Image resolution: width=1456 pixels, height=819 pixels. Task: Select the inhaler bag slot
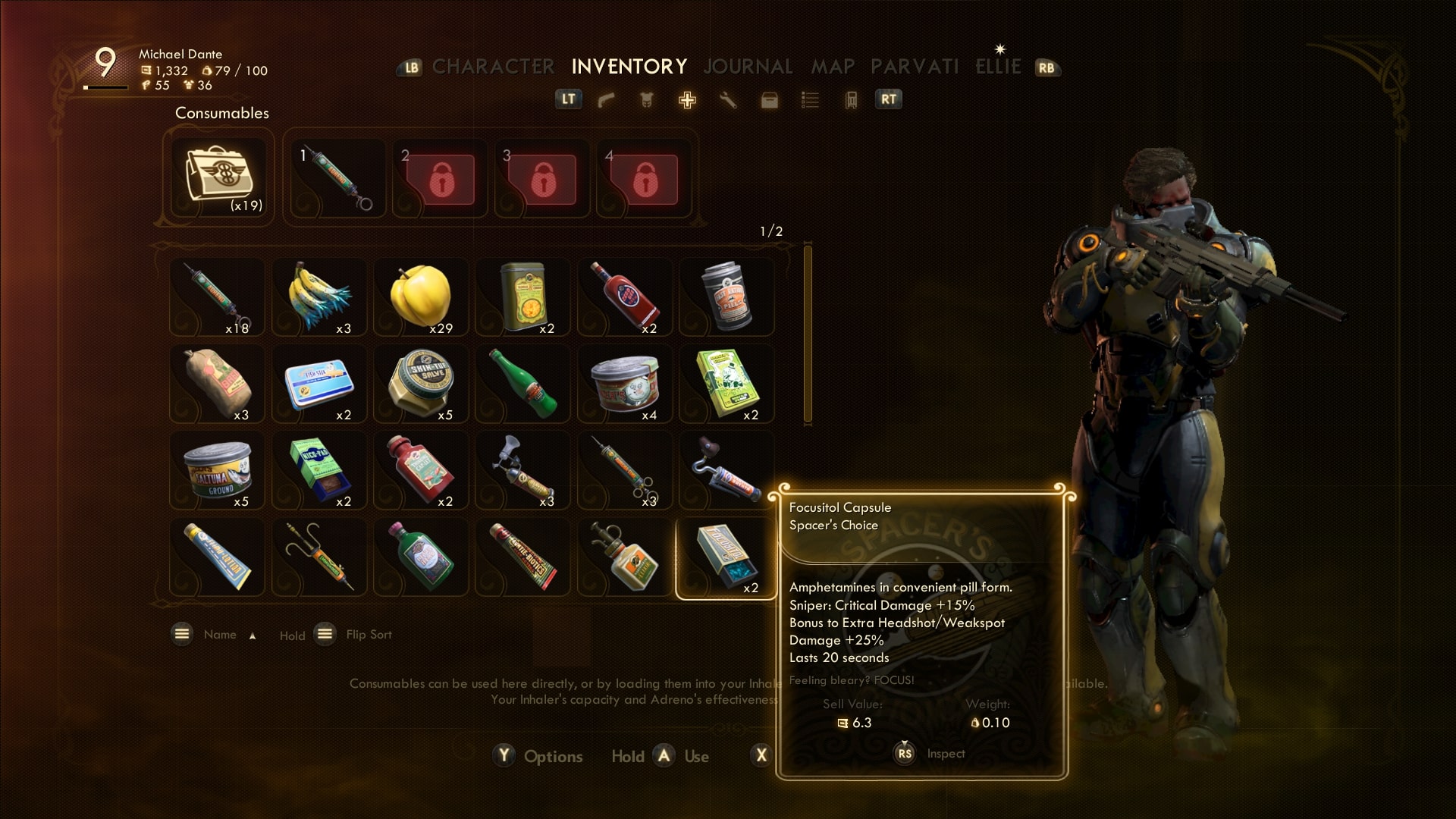point(218,178)
